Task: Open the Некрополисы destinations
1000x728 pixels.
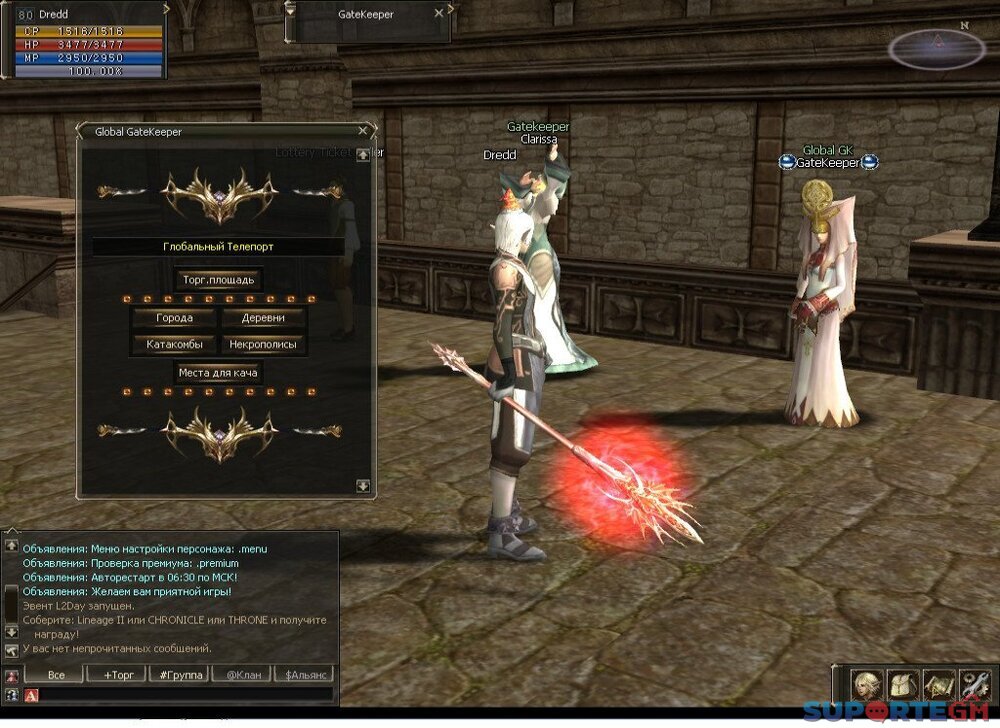Action: (263, 345)
